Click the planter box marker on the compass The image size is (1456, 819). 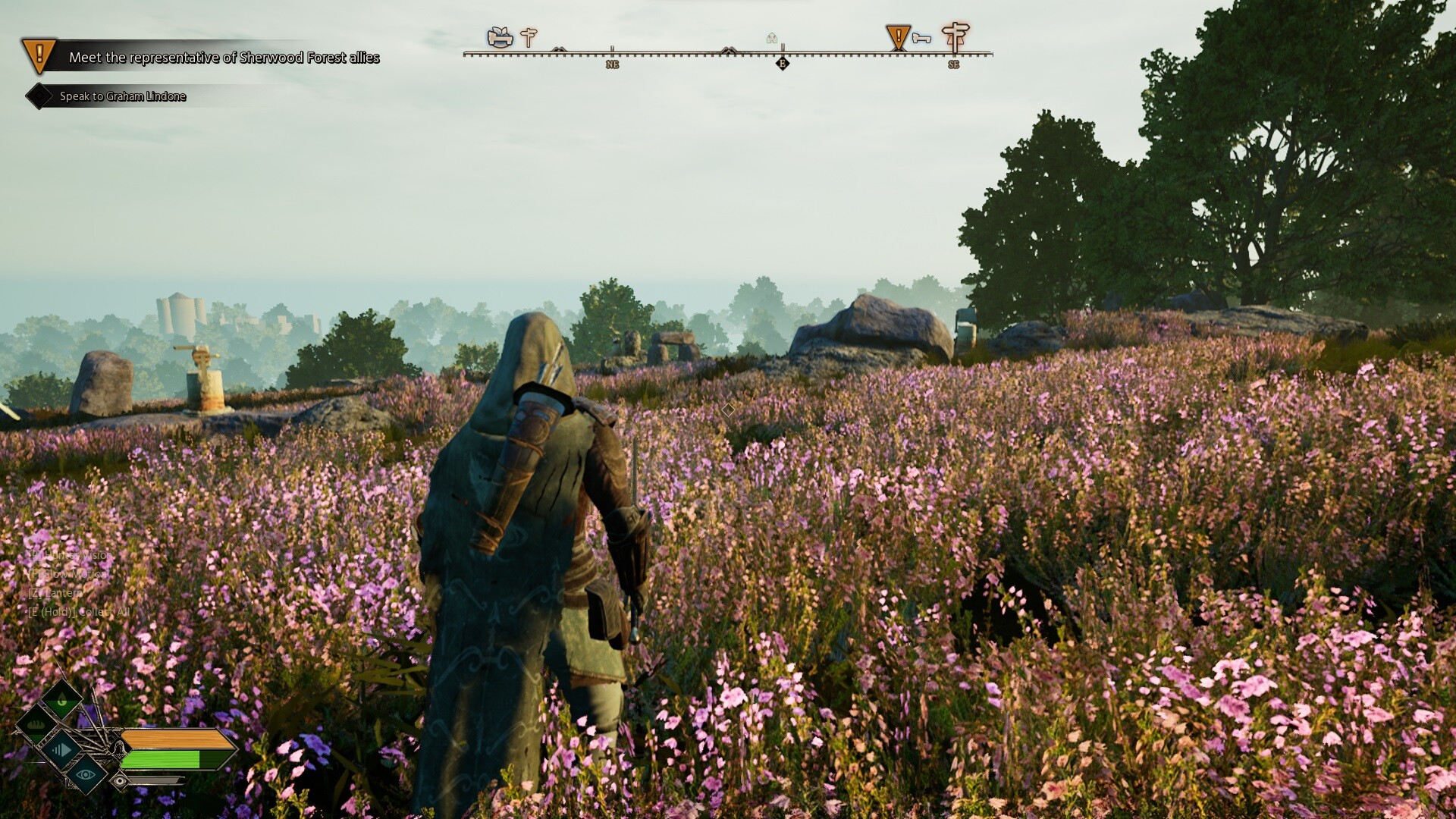coord(500,36)
